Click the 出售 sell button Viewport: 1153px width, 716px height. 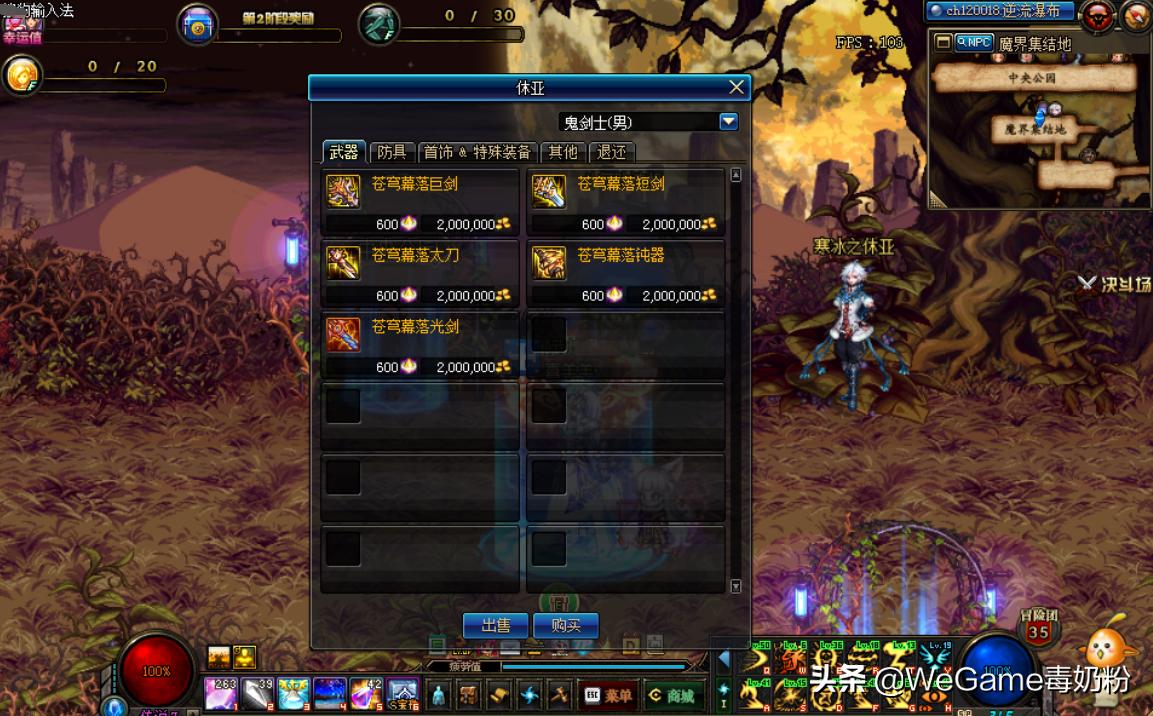tap(495, 626)
